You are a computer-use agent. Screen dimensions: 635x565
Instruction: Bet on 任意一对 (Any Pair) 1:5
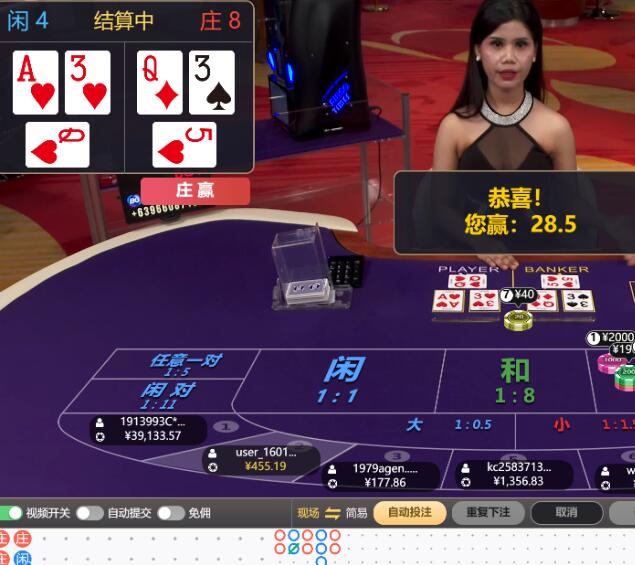point(185,364)
